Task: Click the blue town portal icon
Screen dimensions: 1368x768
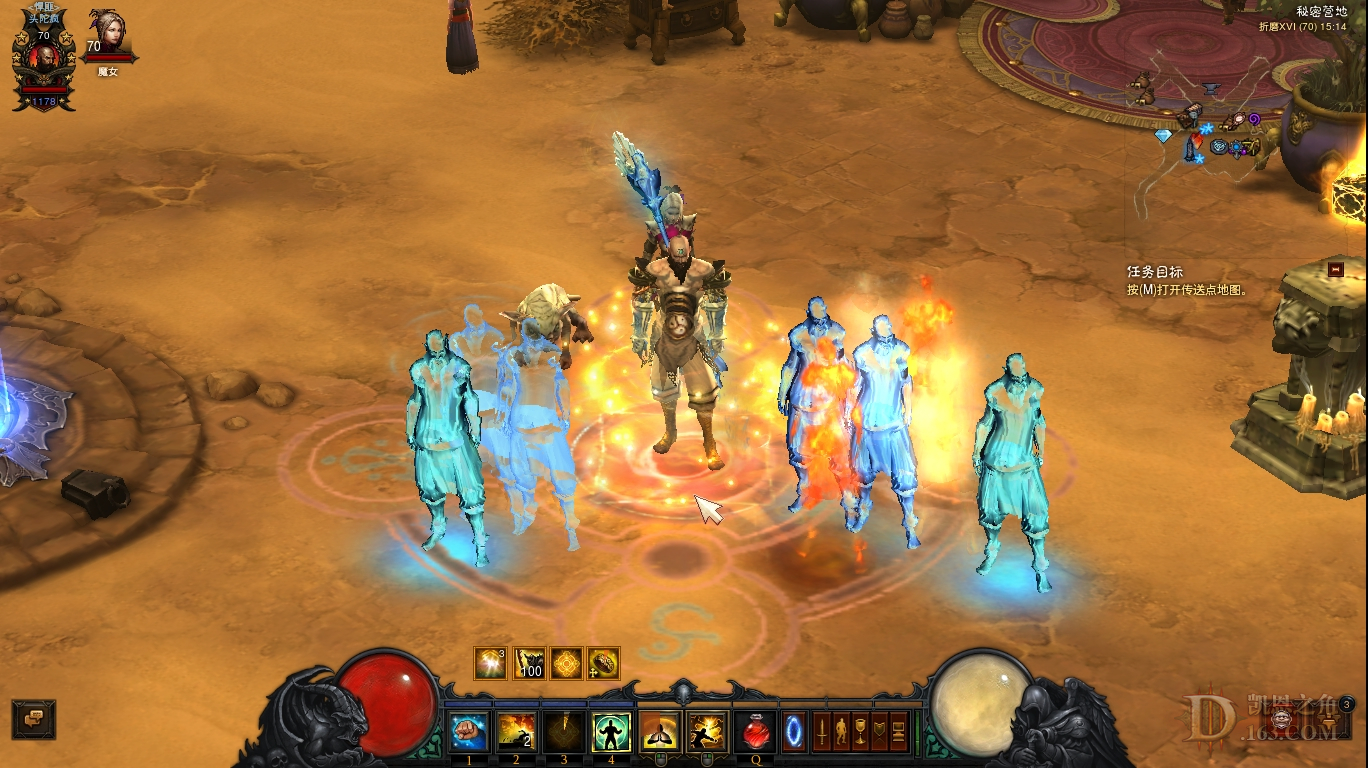Action: click(x=792, y=731)
